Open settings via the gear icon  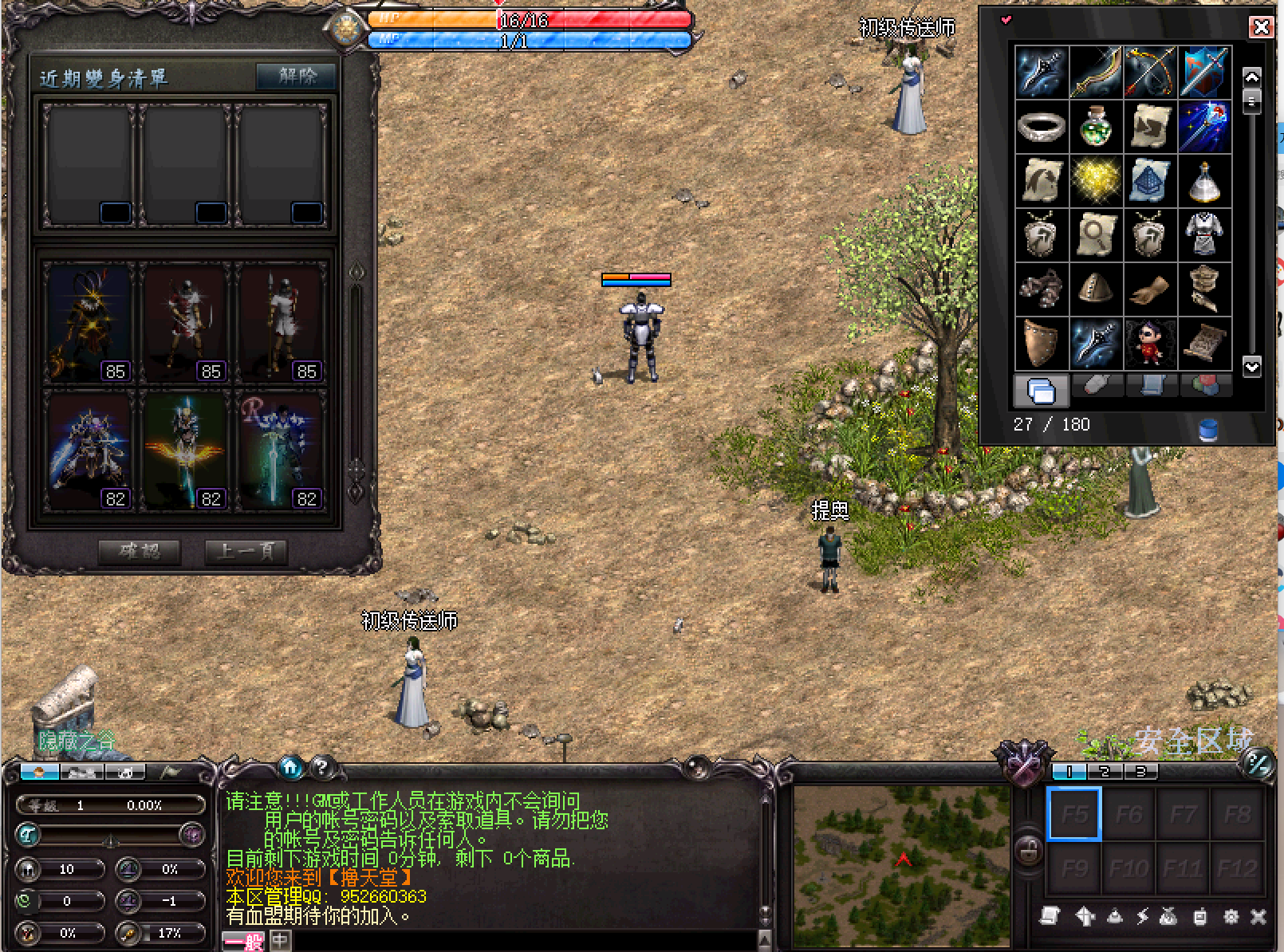(1231, 917)
